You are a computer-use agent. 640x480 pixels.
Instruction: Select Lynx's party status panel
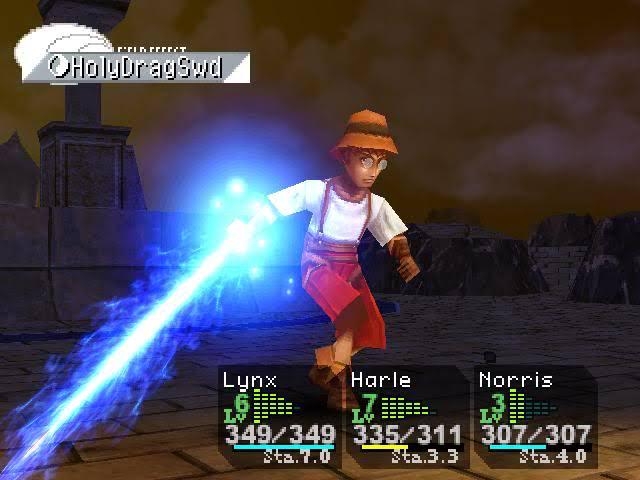279,417
